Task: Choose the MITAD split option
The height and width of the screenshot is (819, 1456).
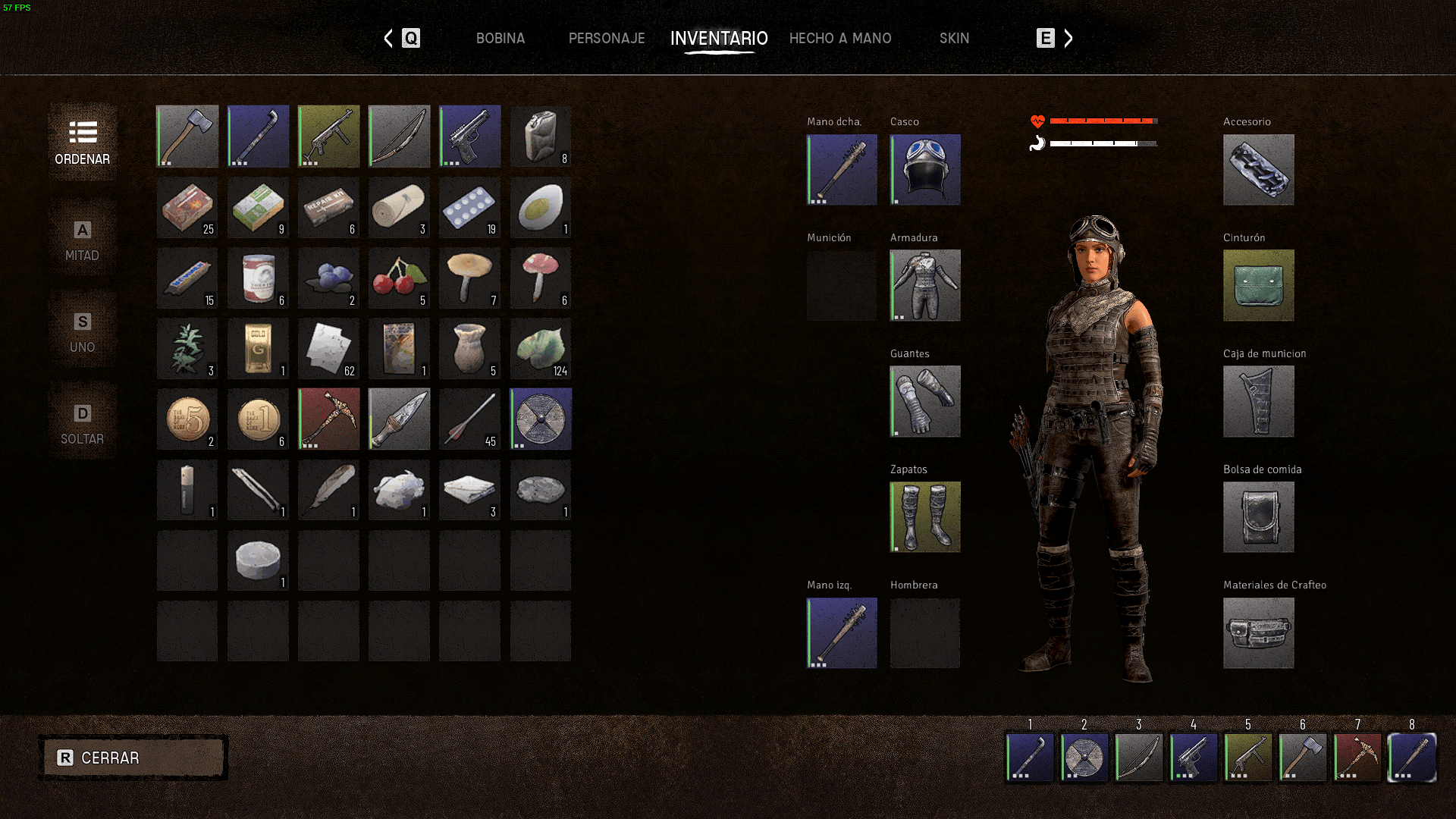Action: click(x=83, y=241)
